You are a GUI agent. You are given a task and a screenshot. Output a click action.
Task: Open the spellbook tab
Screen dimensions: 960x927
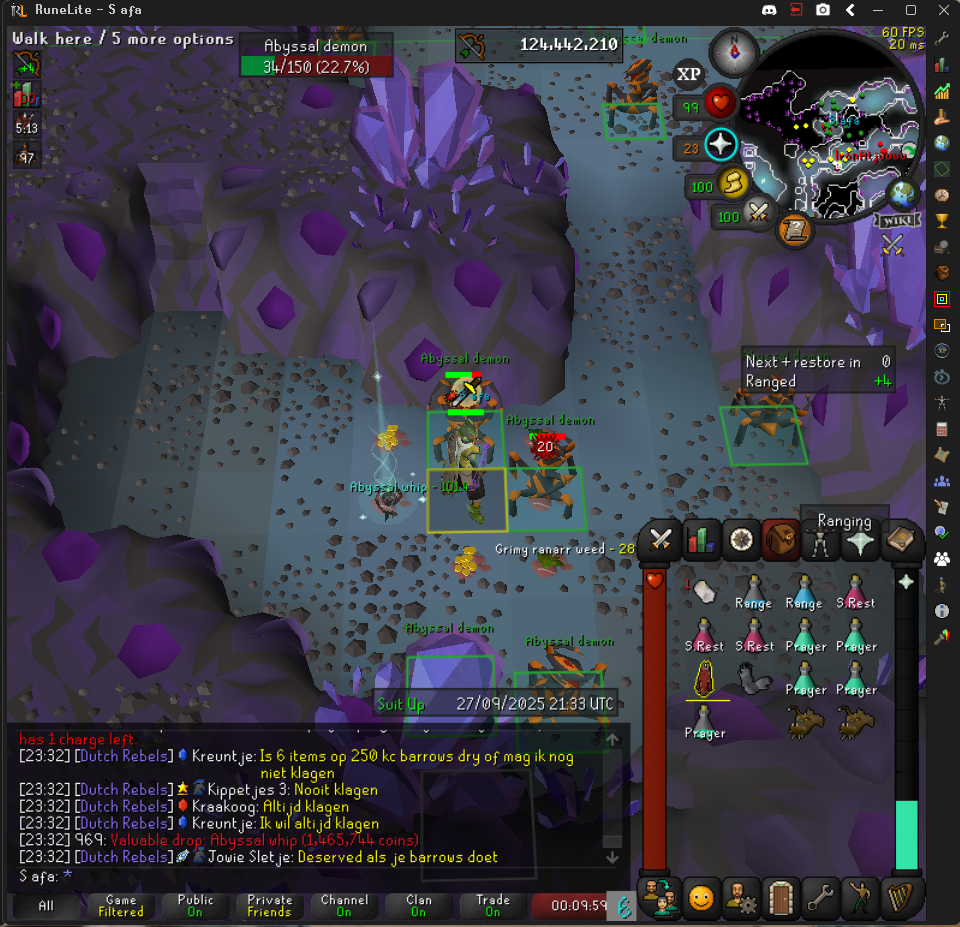coord(901,540)
